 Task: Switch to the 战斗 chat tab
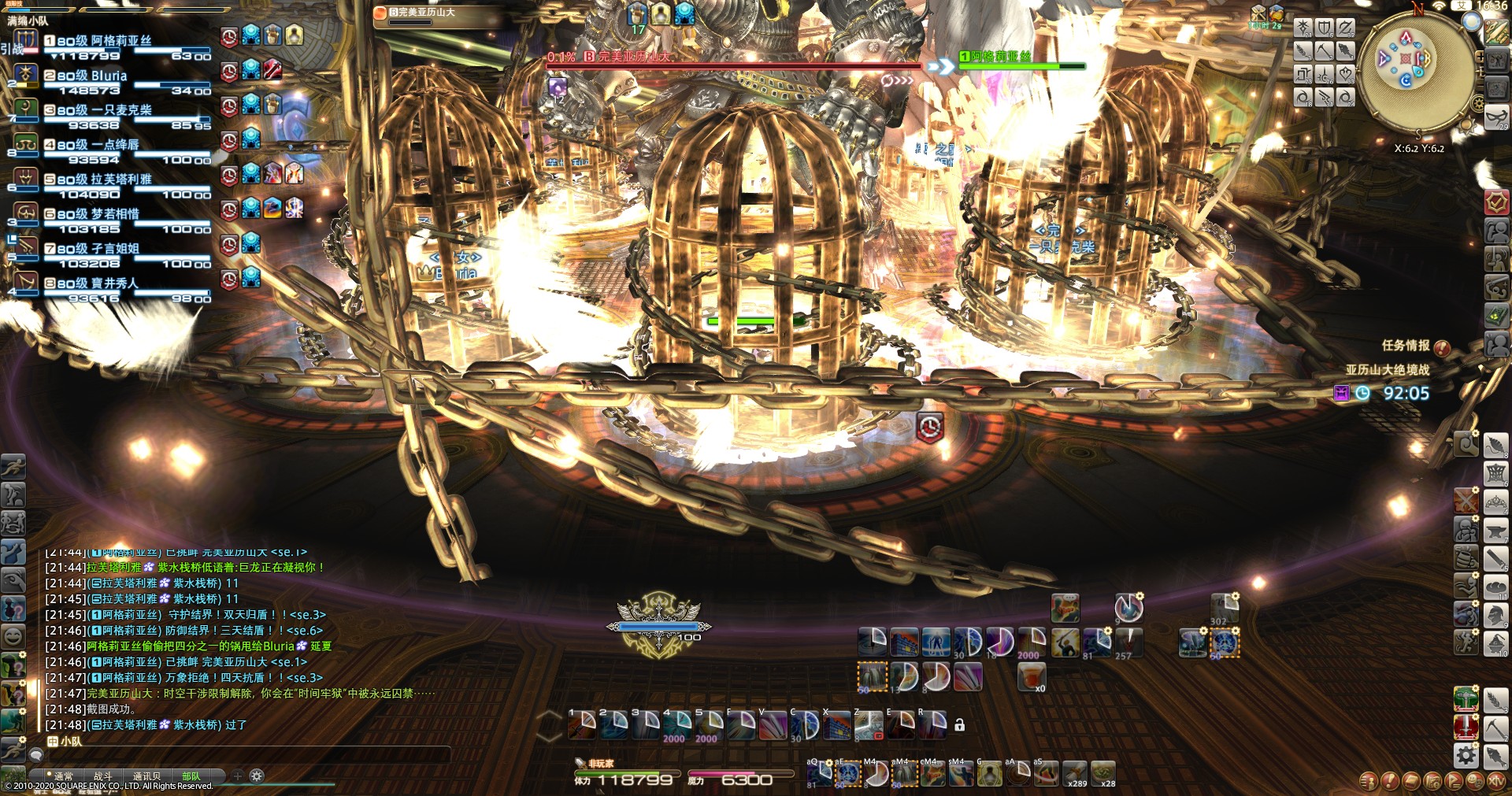click(103, 776)
